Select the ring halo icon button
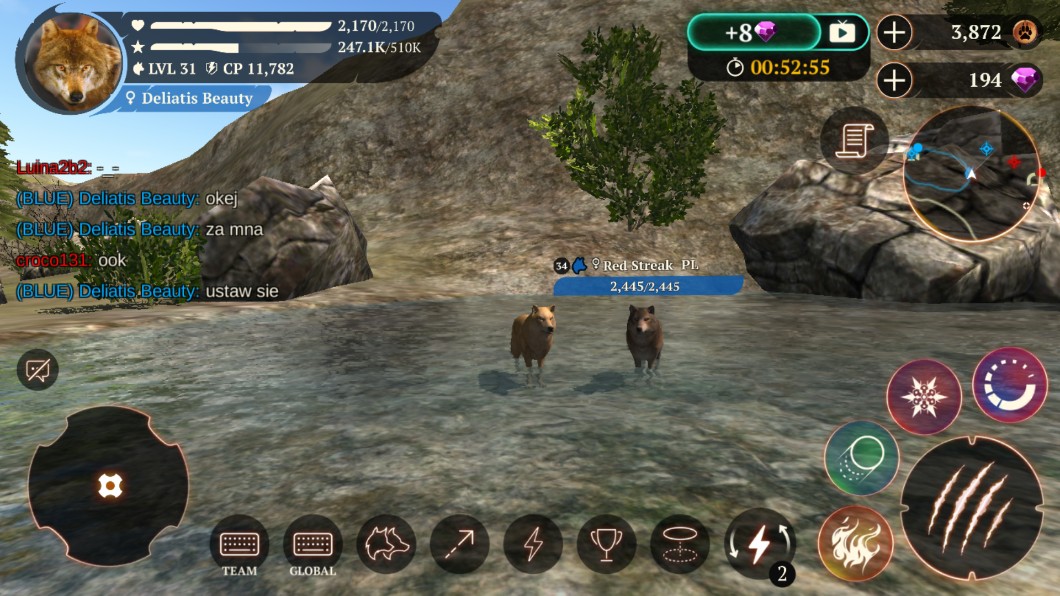Viewport: 1060px width, 596px height. coord(680,544)
